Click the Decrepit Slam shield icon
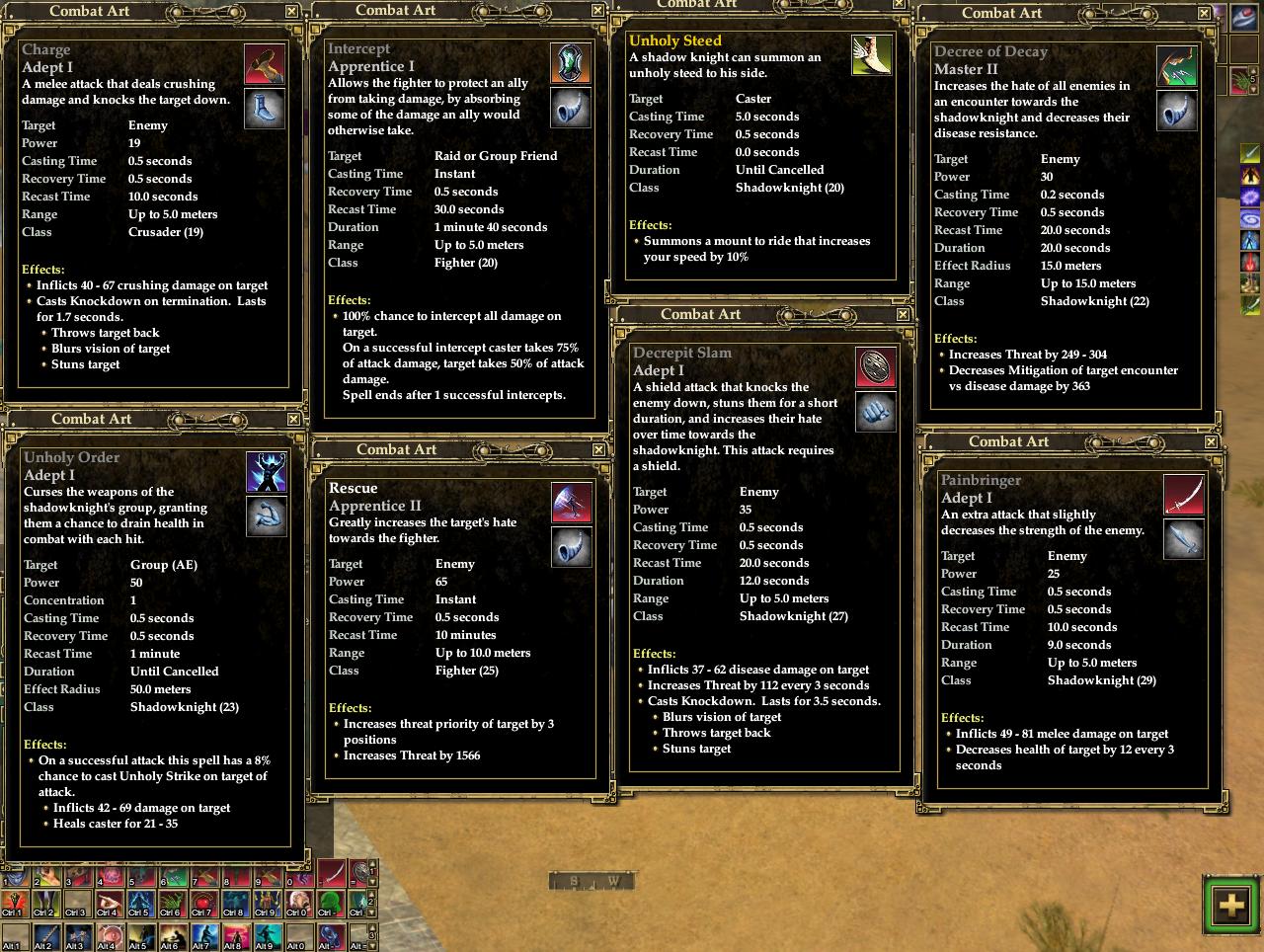The width and height of the screenshot is (1264, 952). [876, 367]
